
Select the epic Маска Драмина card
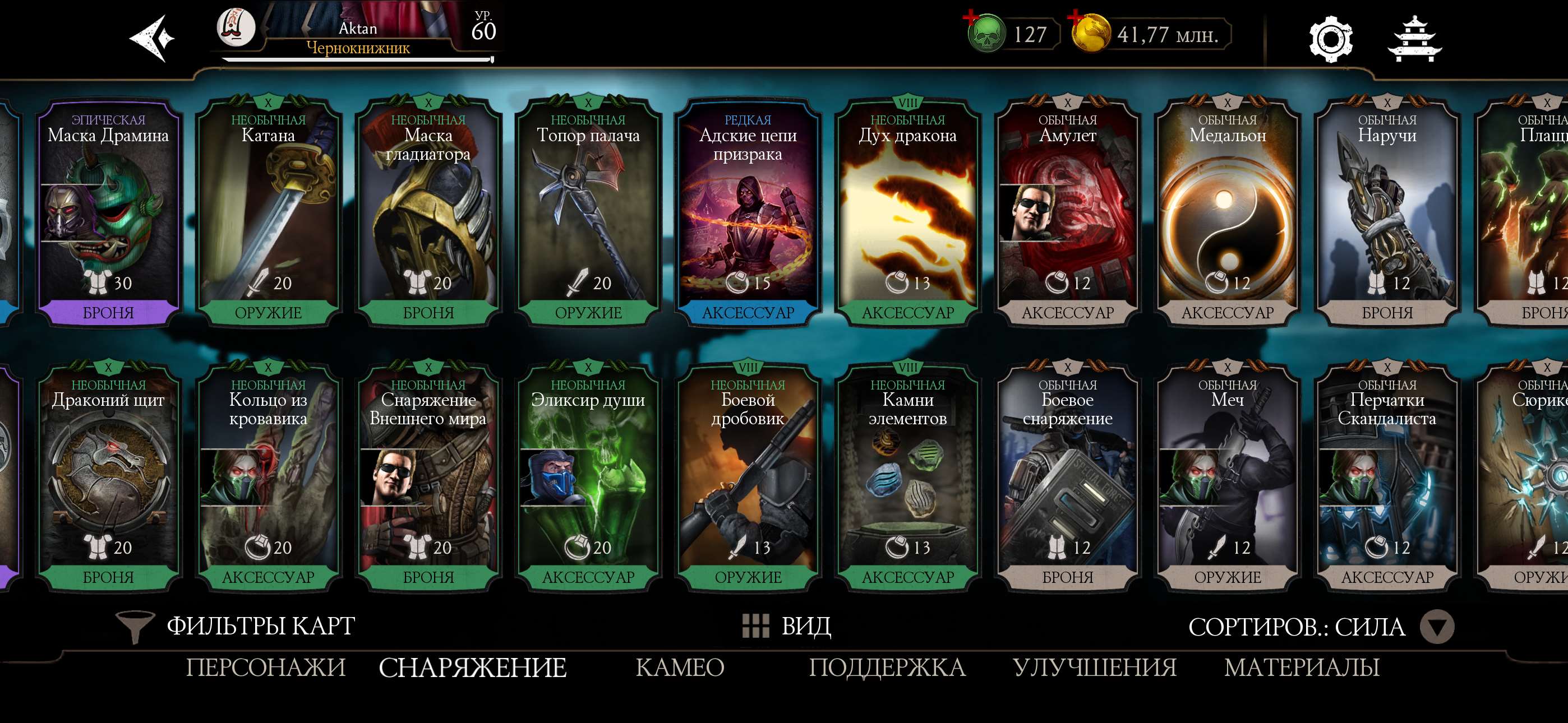108,213
